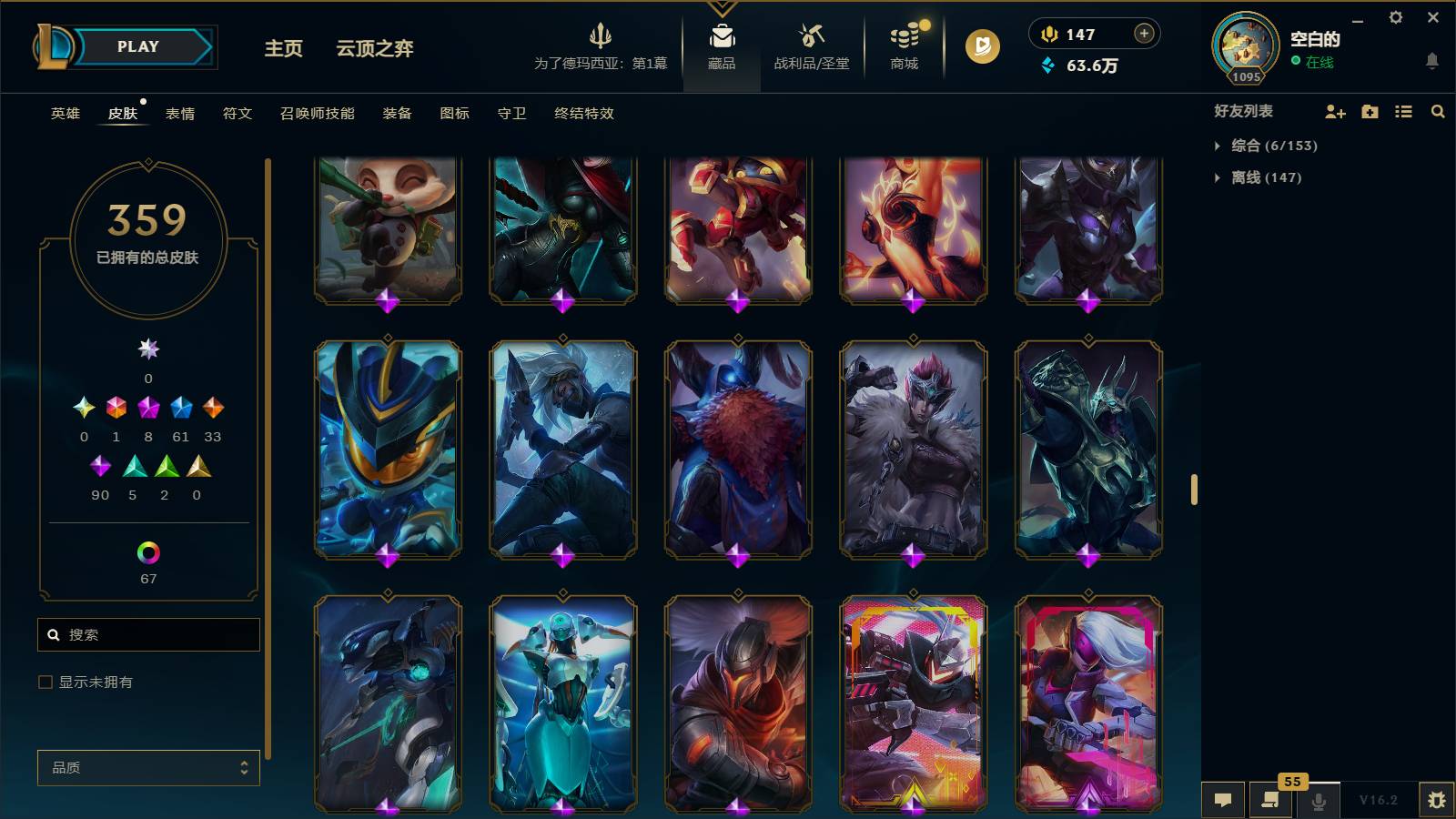Open the 云顶之弈 menu item
The image size is (1456, 819).
click(x=373, y=49)
